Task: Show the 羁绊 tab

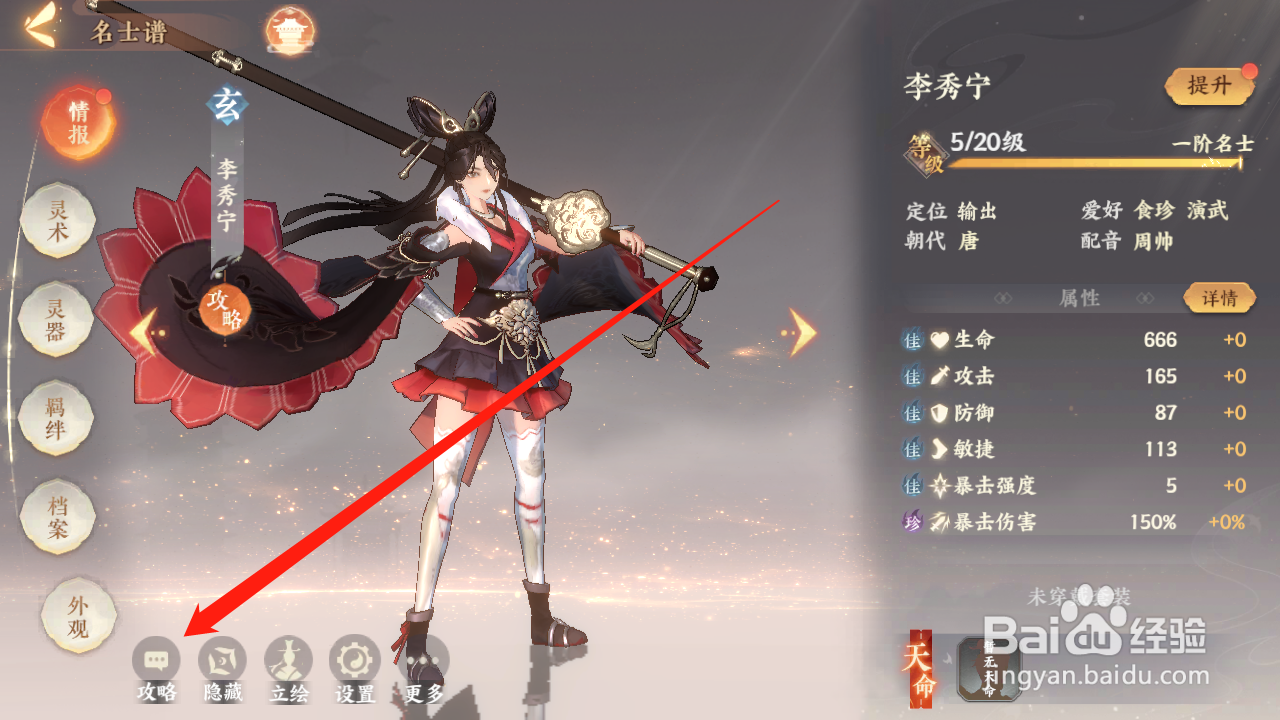Action: click(x=57, y=419)
